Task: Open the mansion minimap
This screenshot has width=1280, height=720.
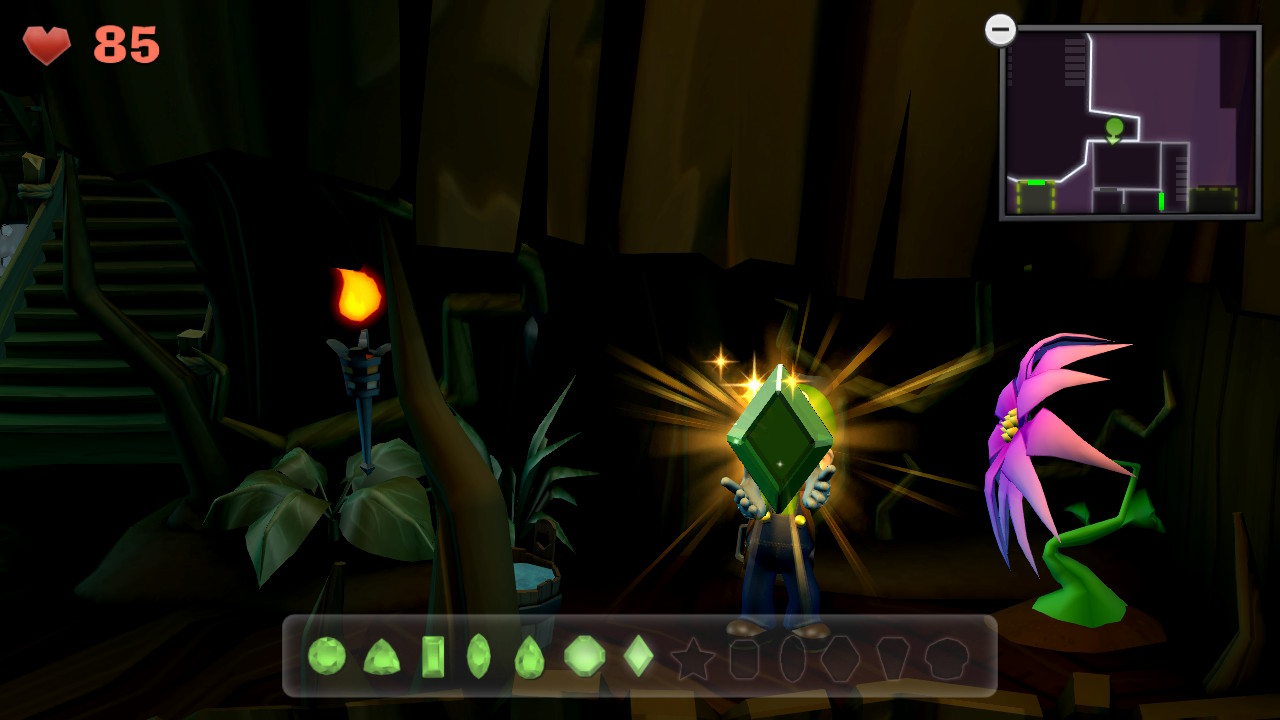Action: click(1130, 122)
